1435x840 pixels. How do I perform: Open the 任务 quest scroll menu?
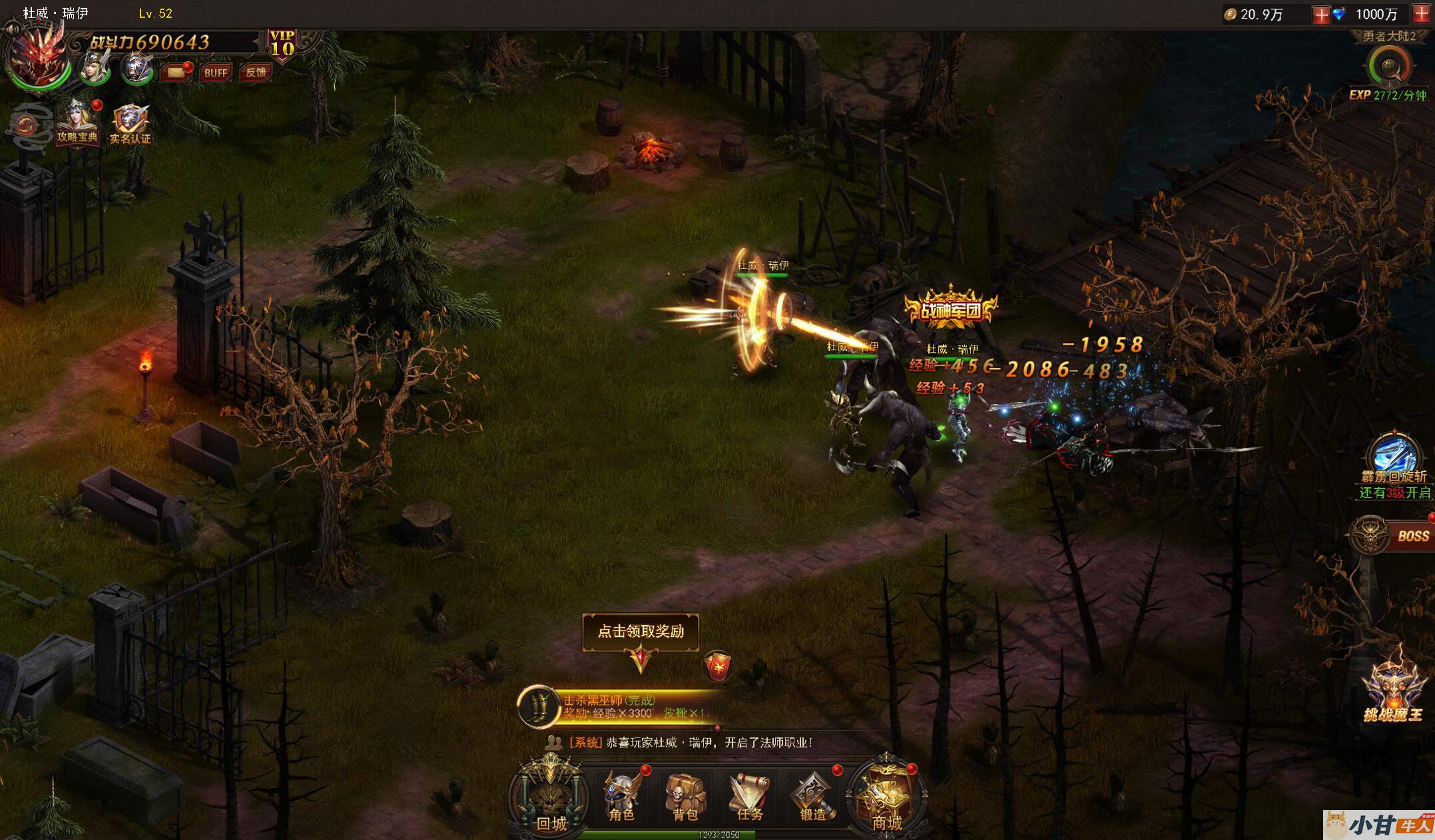coord(749,796)
